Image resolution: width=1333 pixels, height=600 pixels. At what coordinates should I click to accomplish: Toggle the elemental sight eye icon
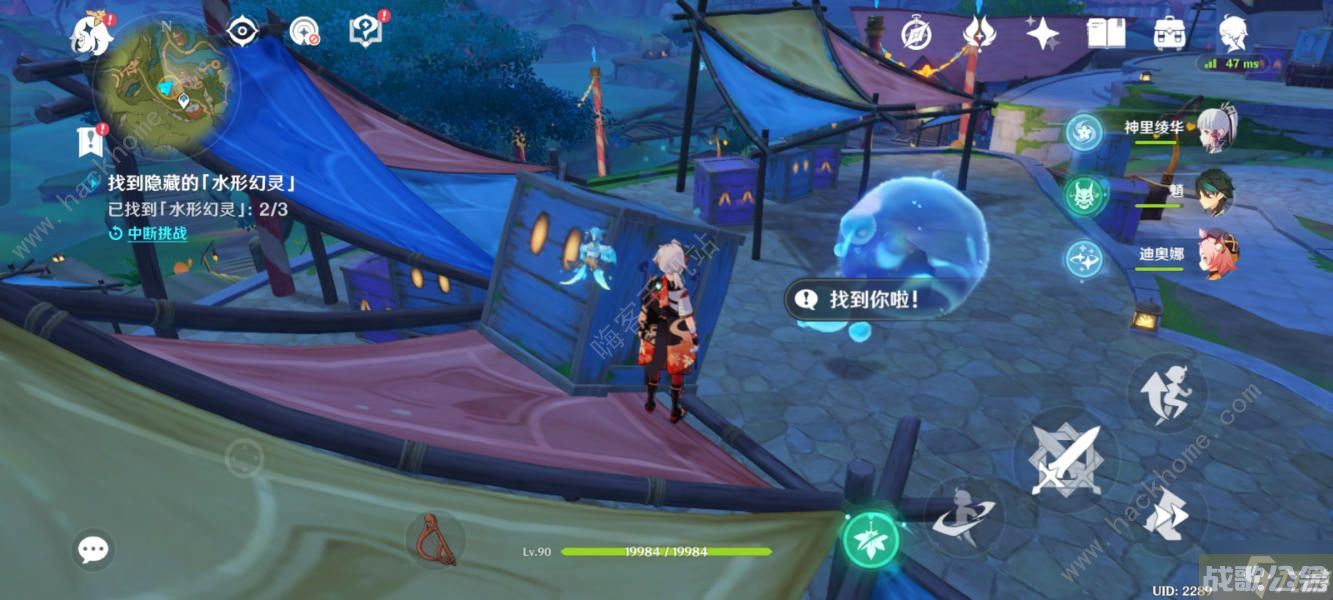[243, 32]
